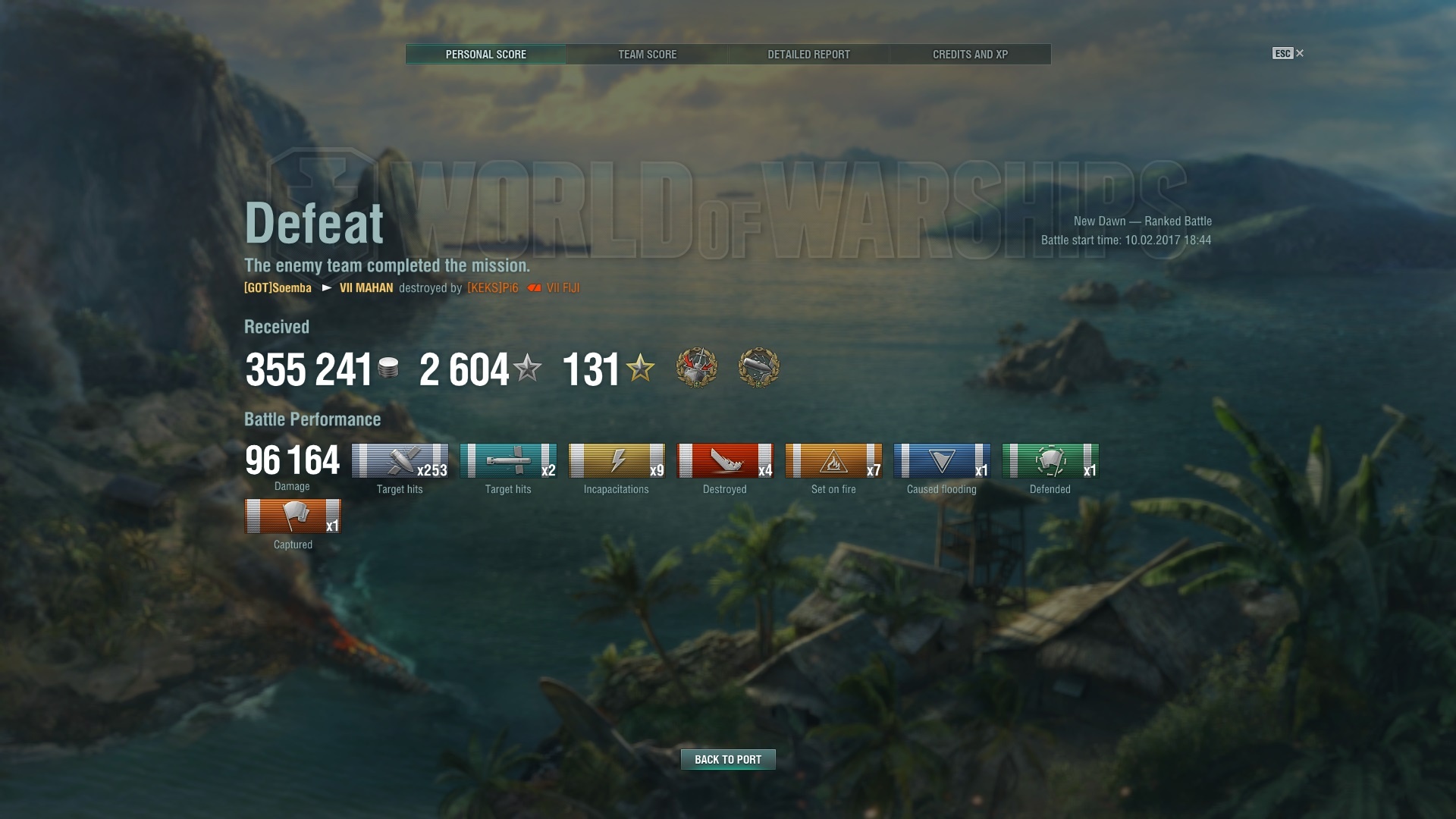Click the Back to Port button
The height and width of the screenshot is (819, 1456).
pyautogui.click(x=728, y=759)
